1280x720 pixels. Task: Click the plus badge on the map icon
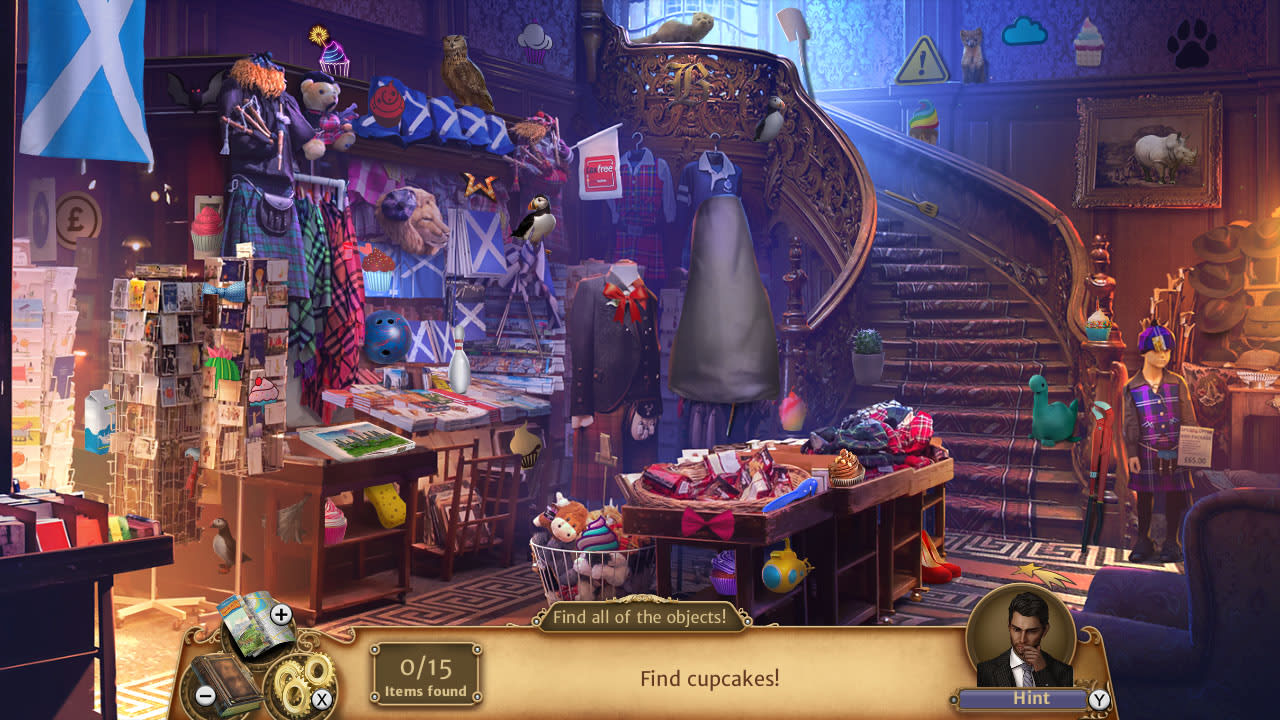point(281,614)
